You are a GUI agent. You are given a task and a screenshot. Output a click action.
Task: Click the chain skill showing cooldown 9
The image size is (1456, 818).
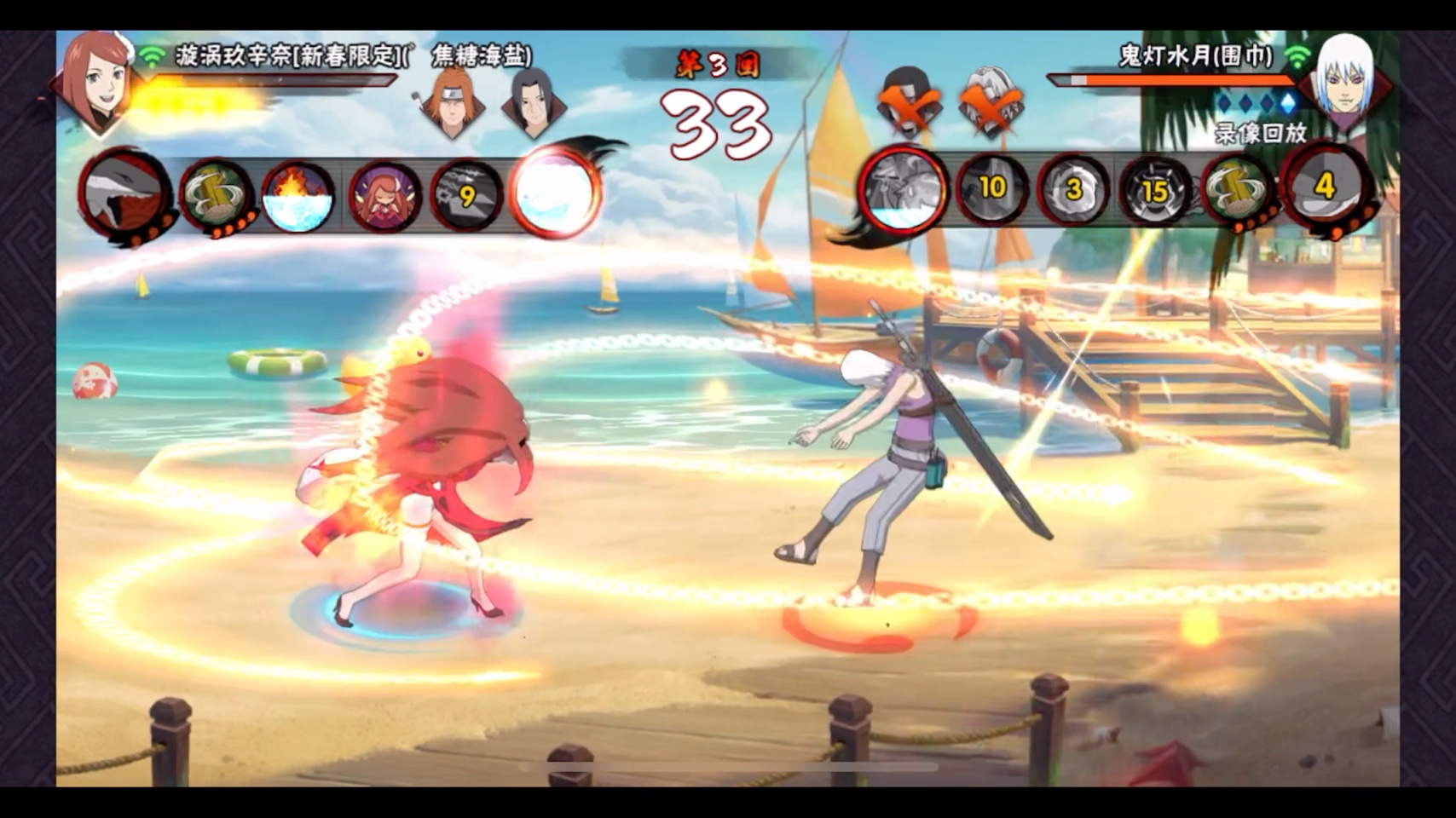tap(466, 197)
